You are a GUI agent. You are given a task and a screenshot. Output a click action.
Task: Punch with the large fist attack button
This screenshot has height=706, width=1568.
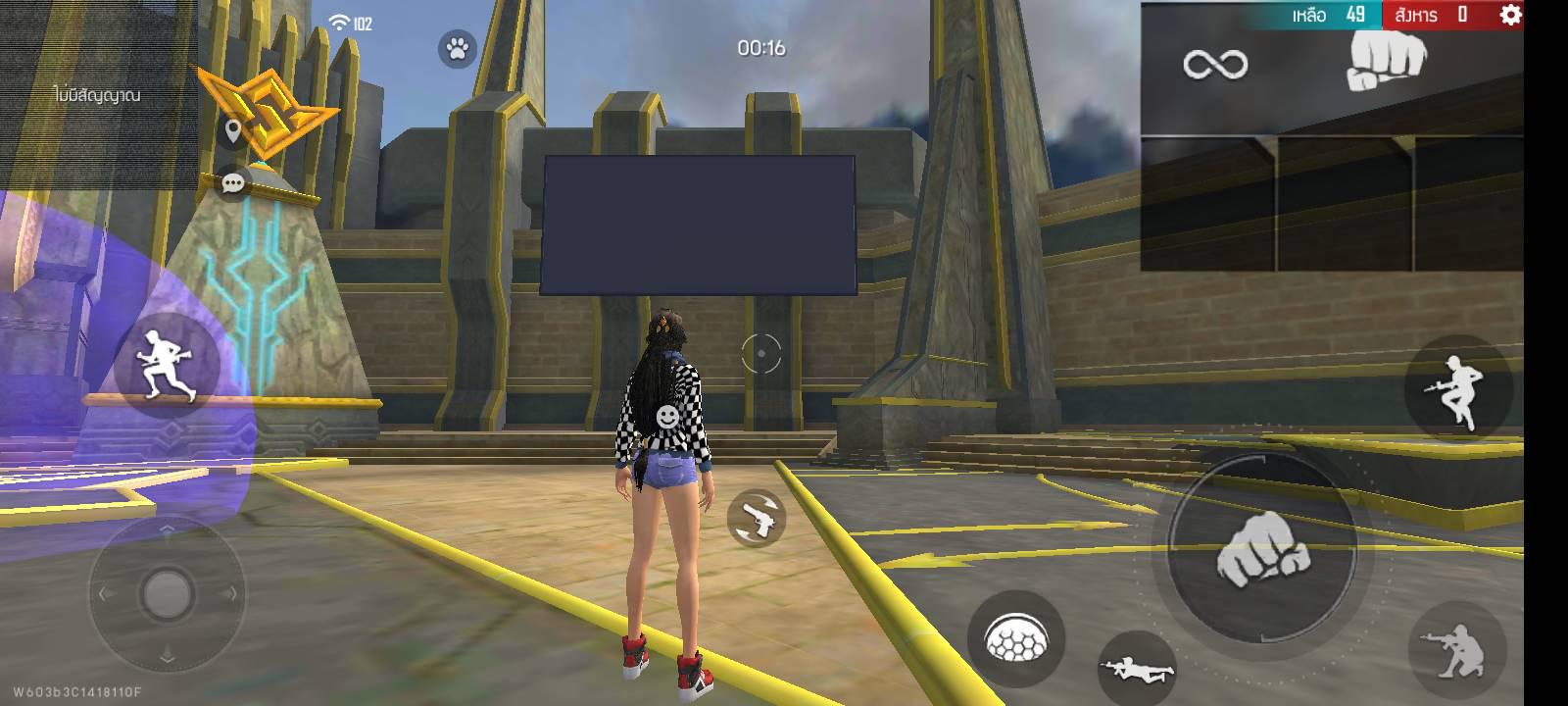pyautogui.click(x=1262, y=551)
